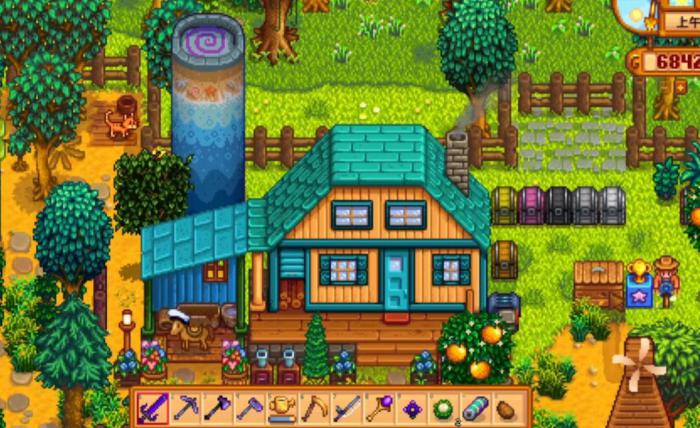Pick the golden watering can
This screenshot has width=700, height=428.
click(282, 407)
